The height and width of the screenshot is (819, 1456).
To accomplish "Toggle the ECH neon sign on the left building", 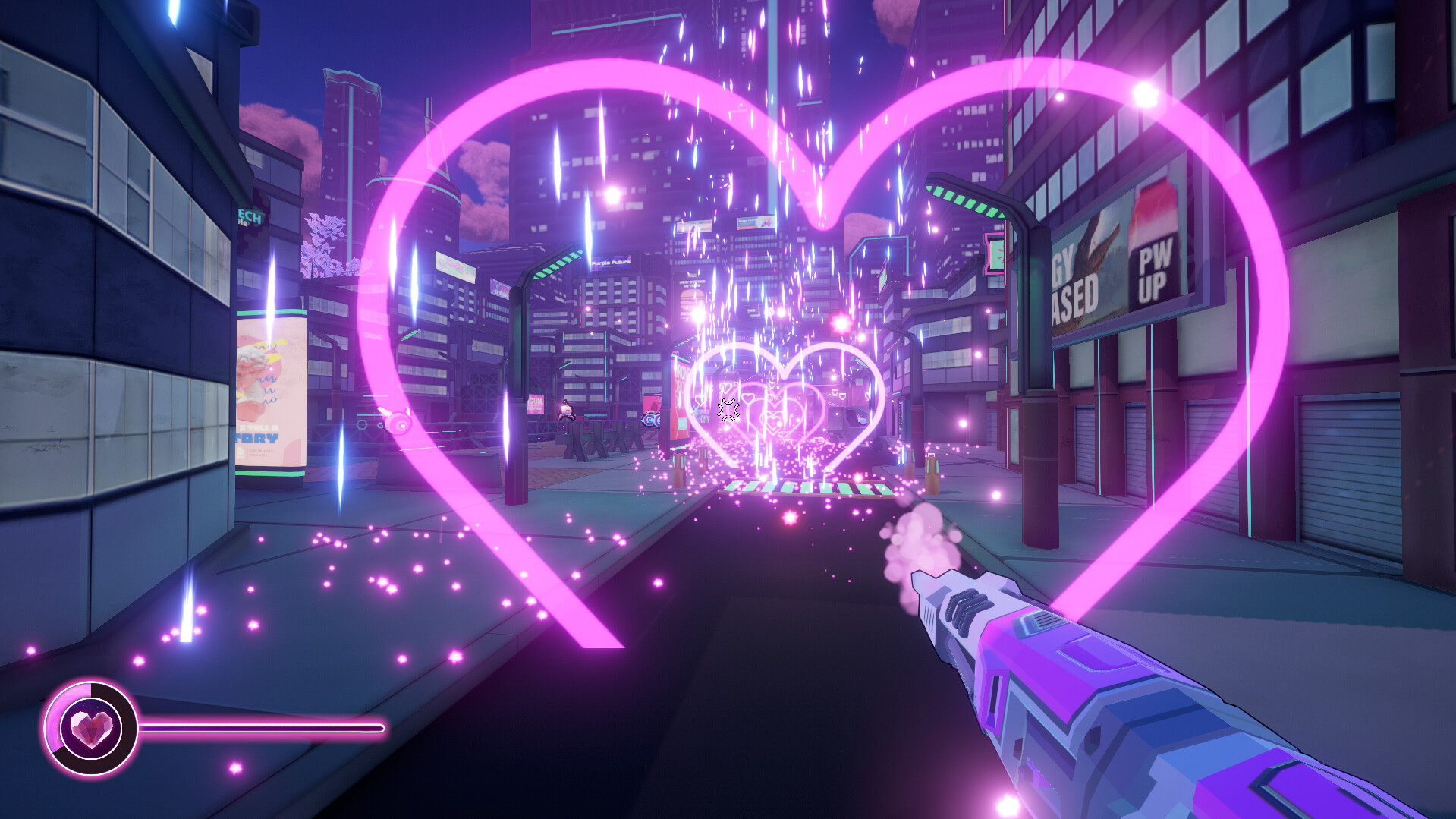I will pyautogui.click(x=250, y=216).
